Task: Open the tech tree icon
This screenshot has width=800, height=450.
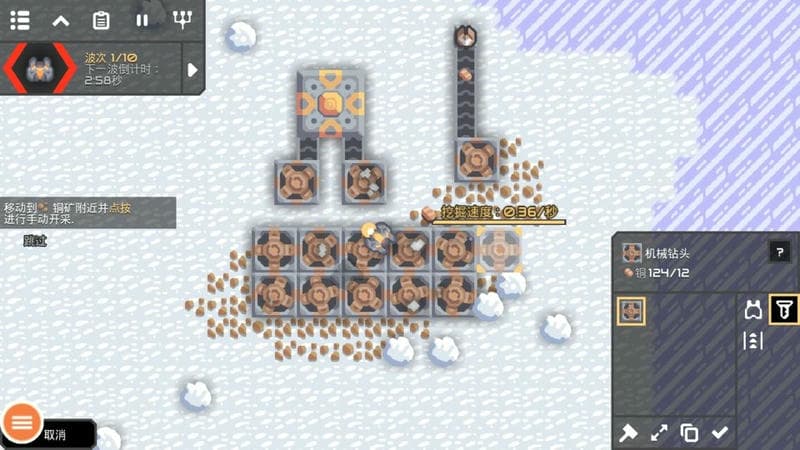Action: [x=182, y=19]
